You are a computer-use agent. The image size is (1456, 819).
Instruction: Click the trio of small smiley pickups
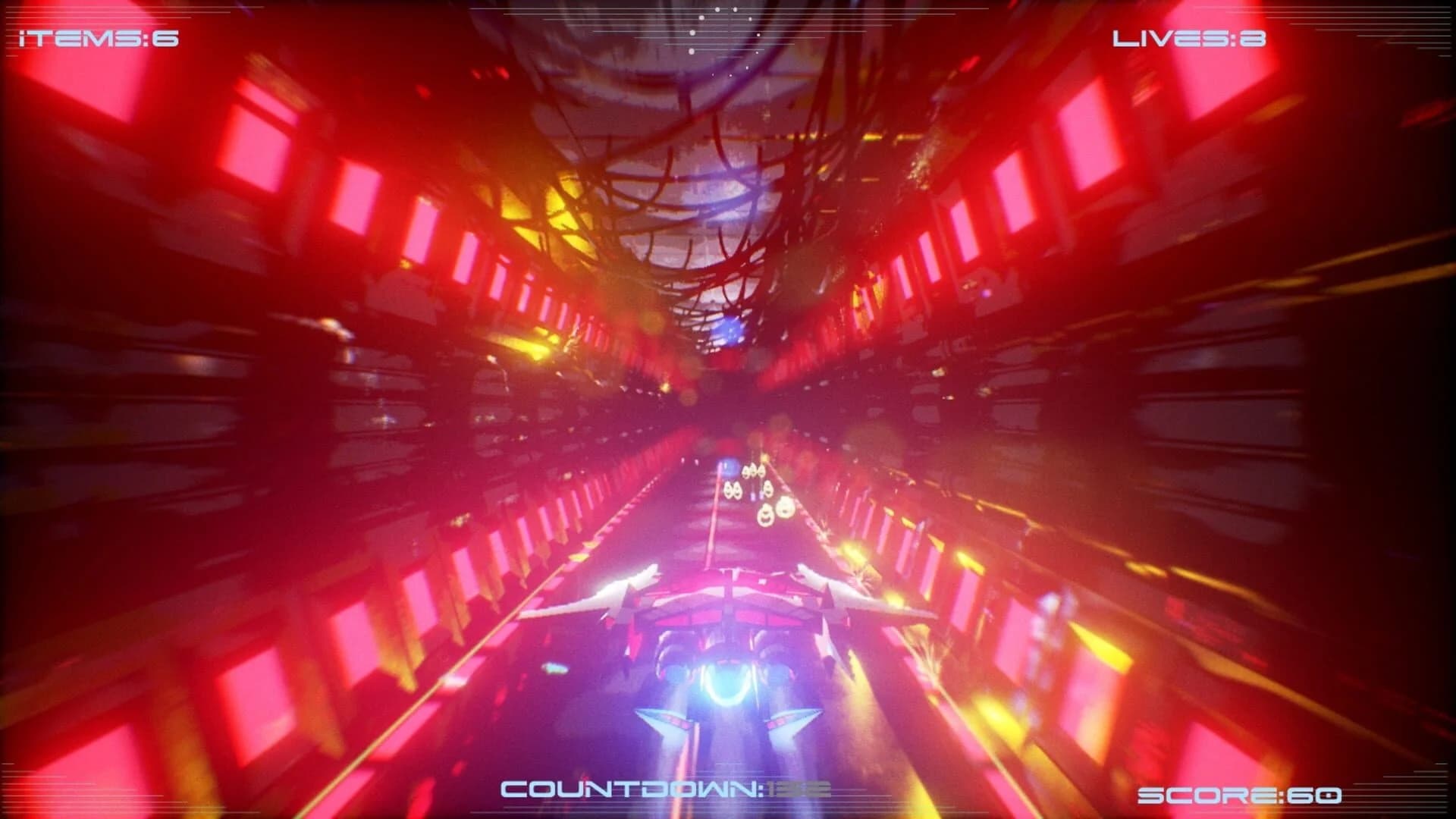pyautogui.click(x=753, y=470)
